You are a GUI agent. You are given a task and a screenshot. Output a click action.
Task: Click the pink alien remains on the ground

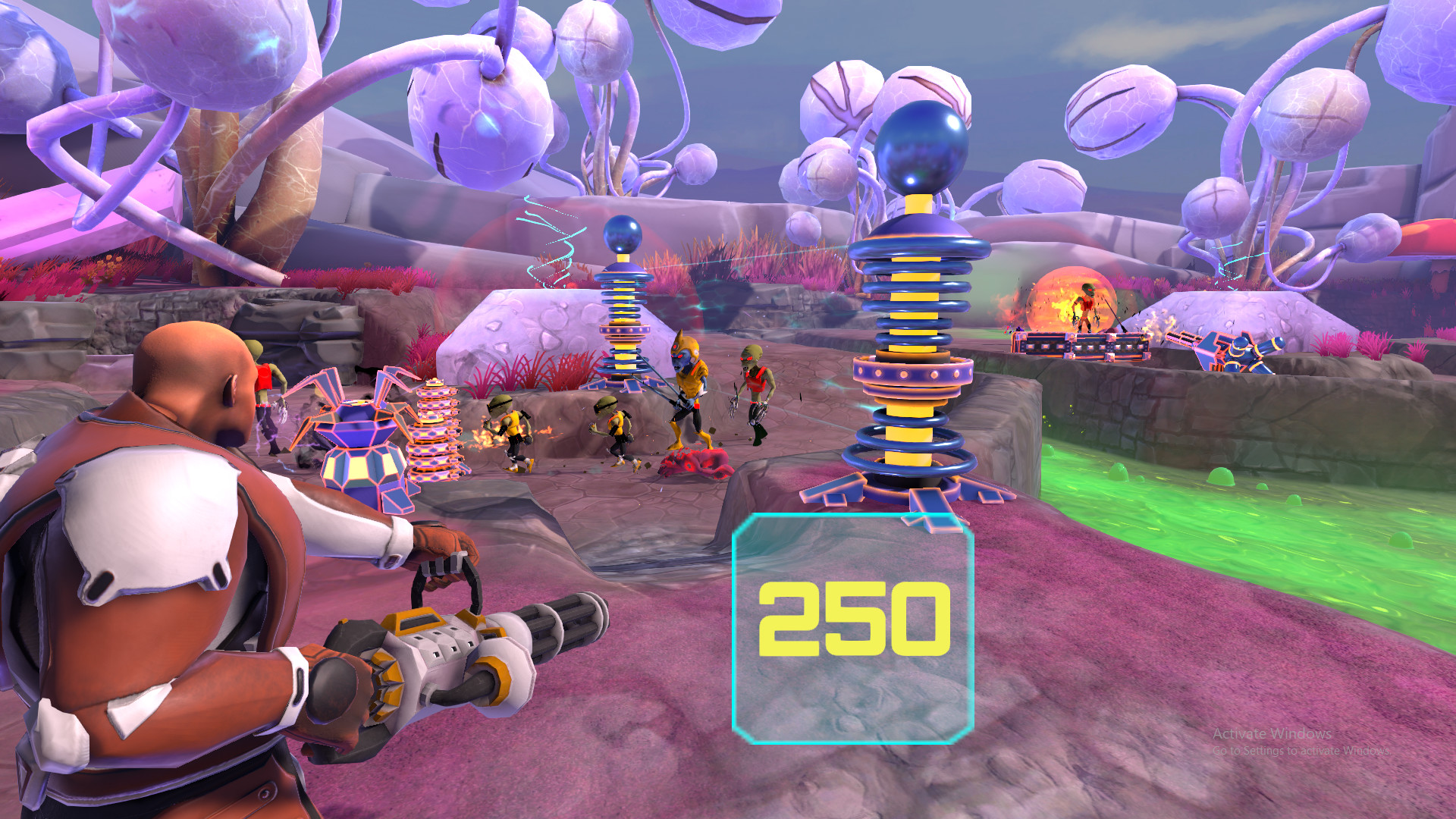coord(694,463)
